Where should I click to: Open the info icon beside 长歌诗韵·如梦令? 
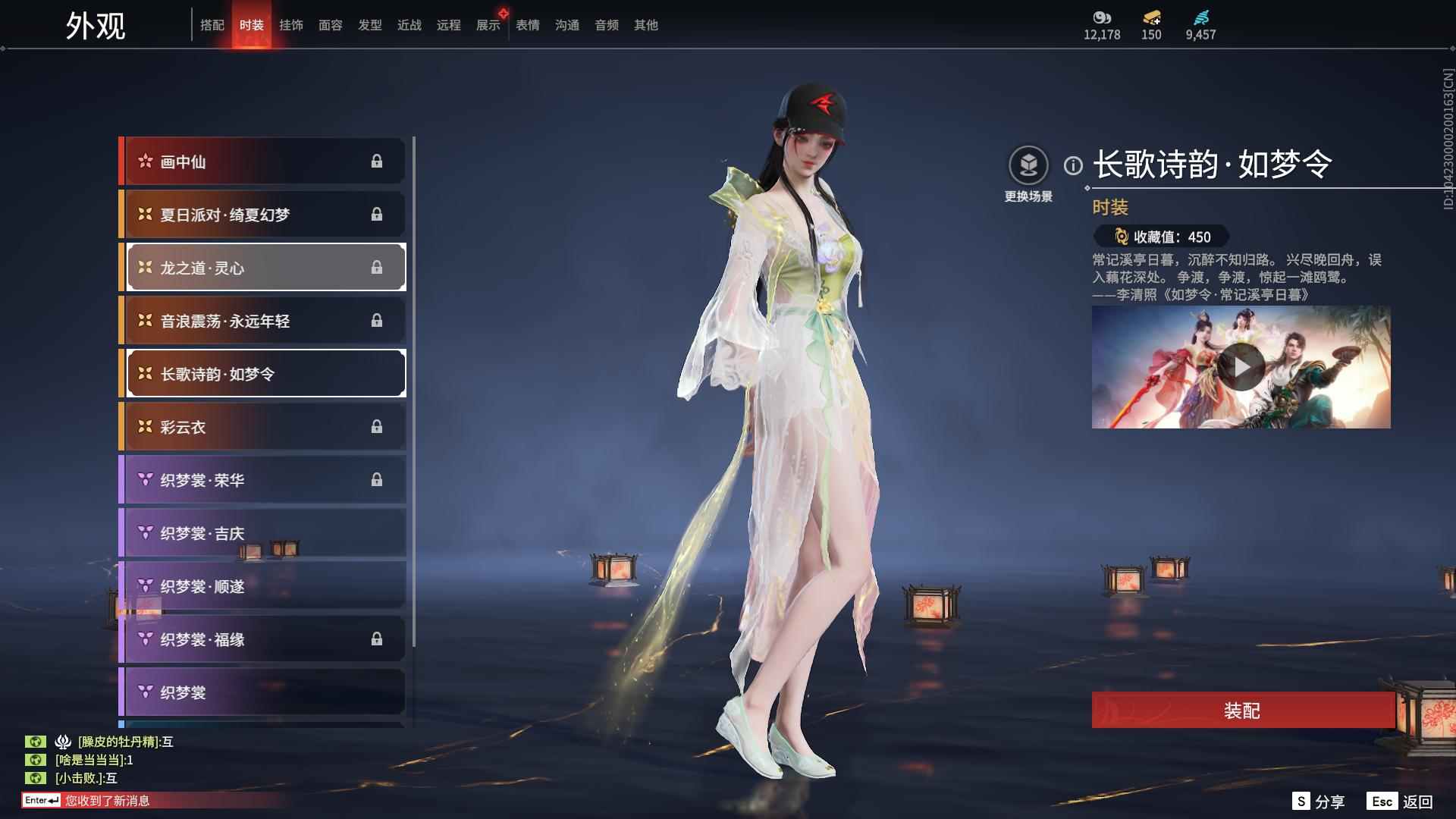pyautogui.click(x=1072, y=163)
